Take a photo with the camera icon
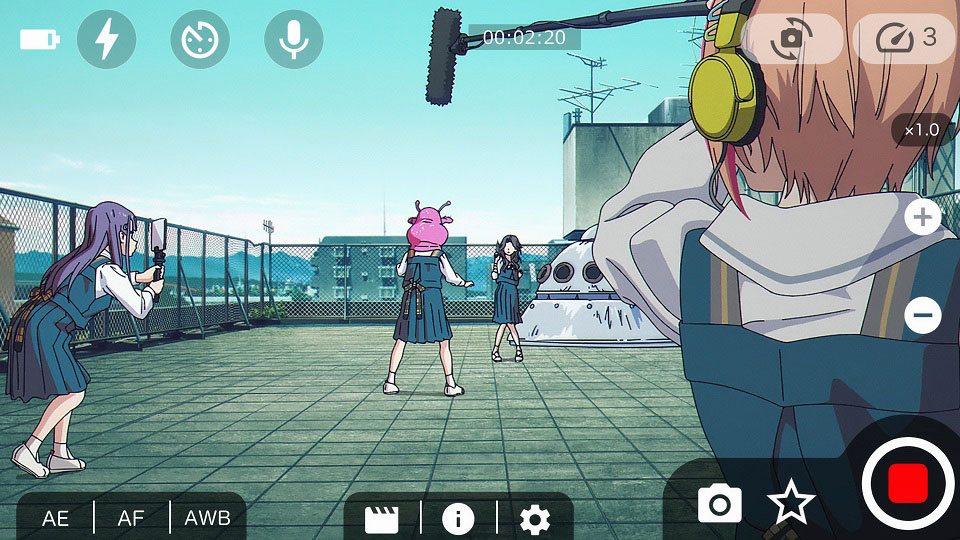This screenshot has width=960, height=540. (x=720, y=503)
